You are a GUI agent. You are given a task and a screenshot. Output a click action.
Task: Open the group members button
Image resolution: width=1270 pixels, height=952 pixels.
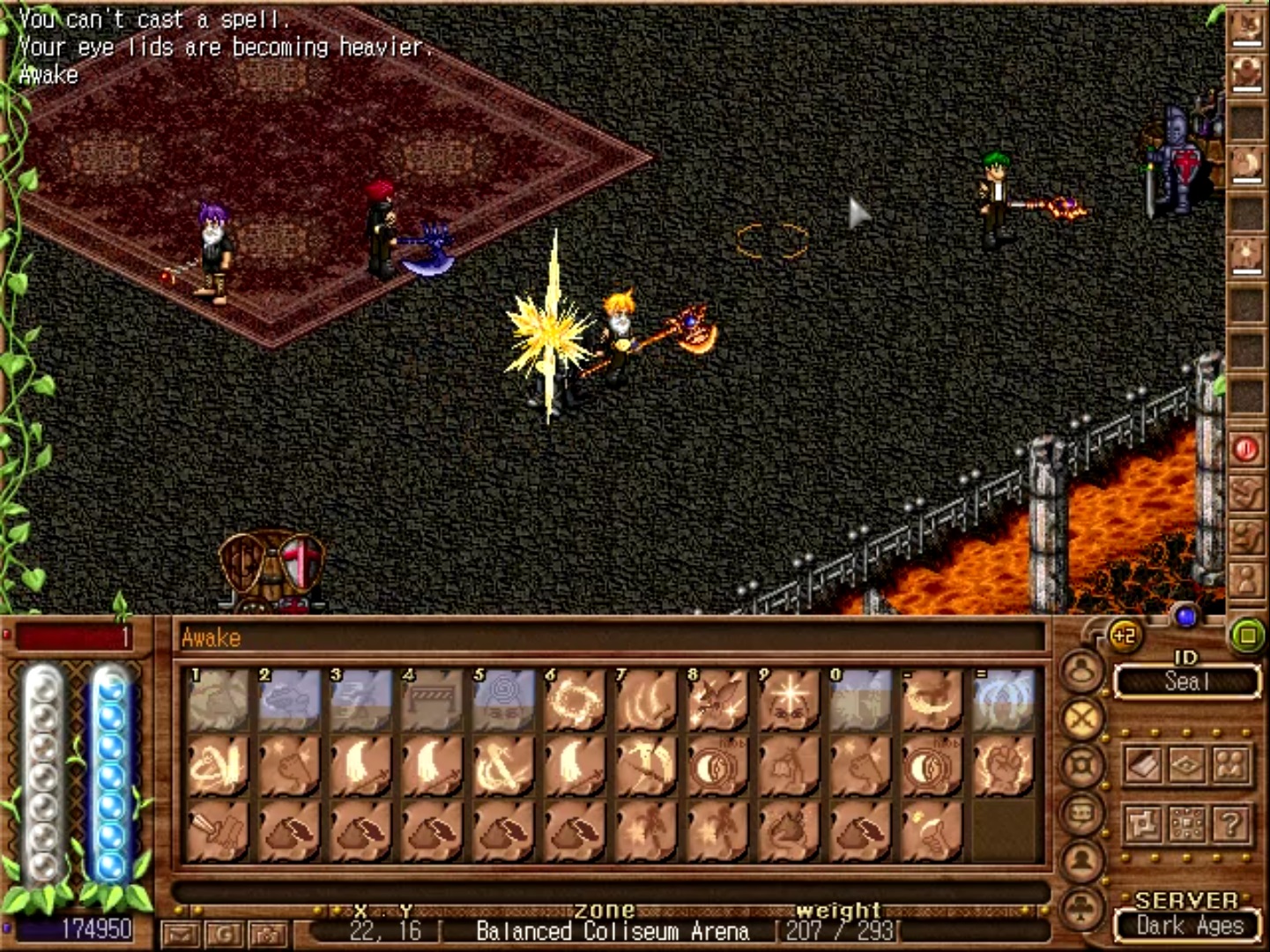click(1230, 765)
